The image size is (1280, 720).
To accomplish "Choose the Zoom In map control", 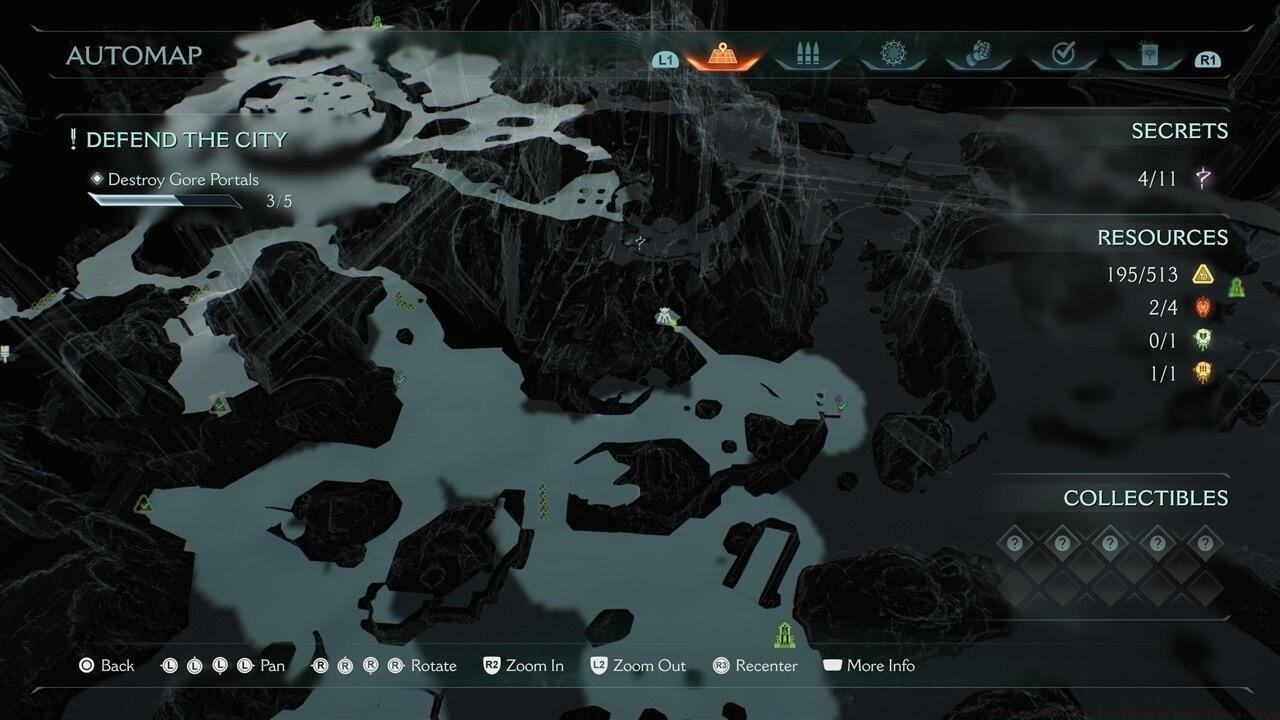I will [x=523, y=666].
